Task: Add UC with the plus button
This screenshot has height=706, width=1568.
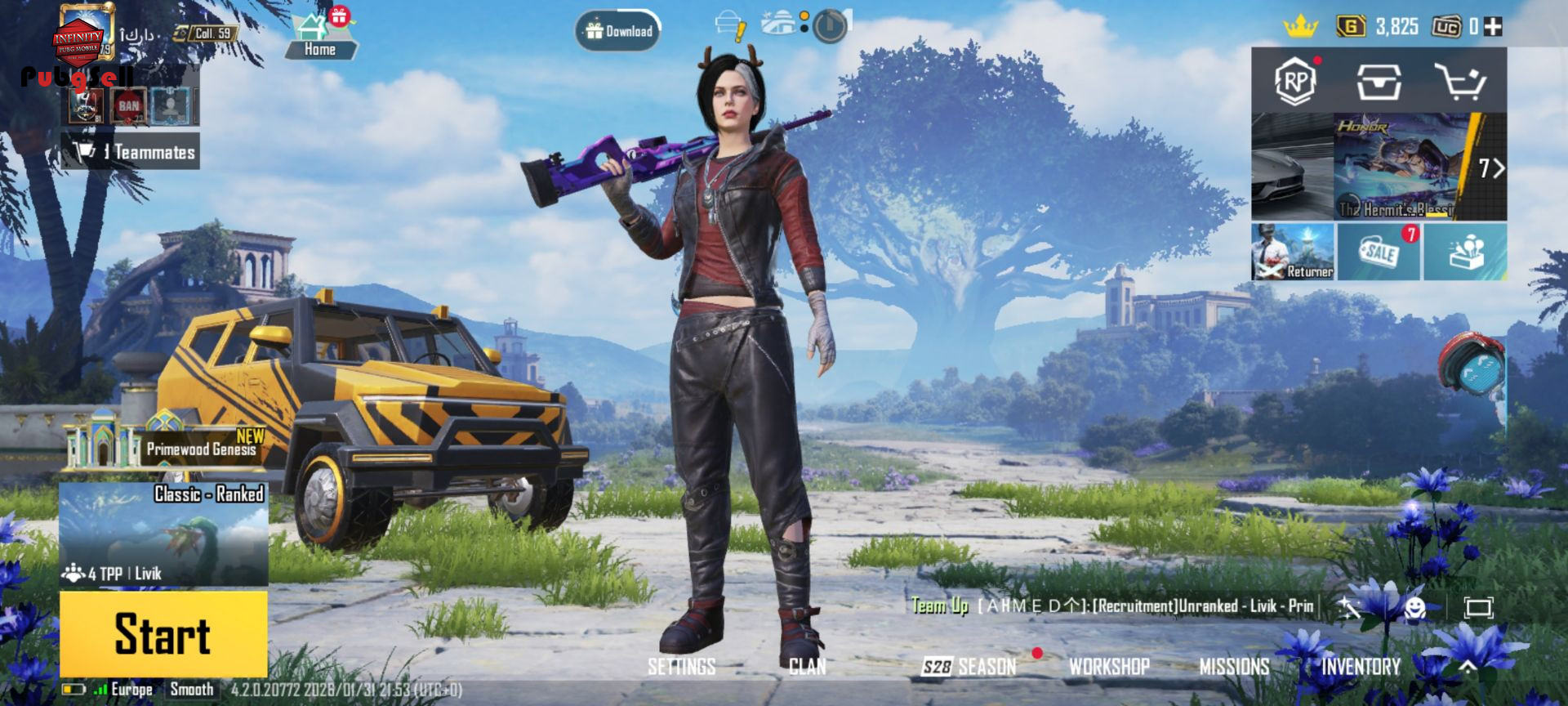Action: [1493, 27]
